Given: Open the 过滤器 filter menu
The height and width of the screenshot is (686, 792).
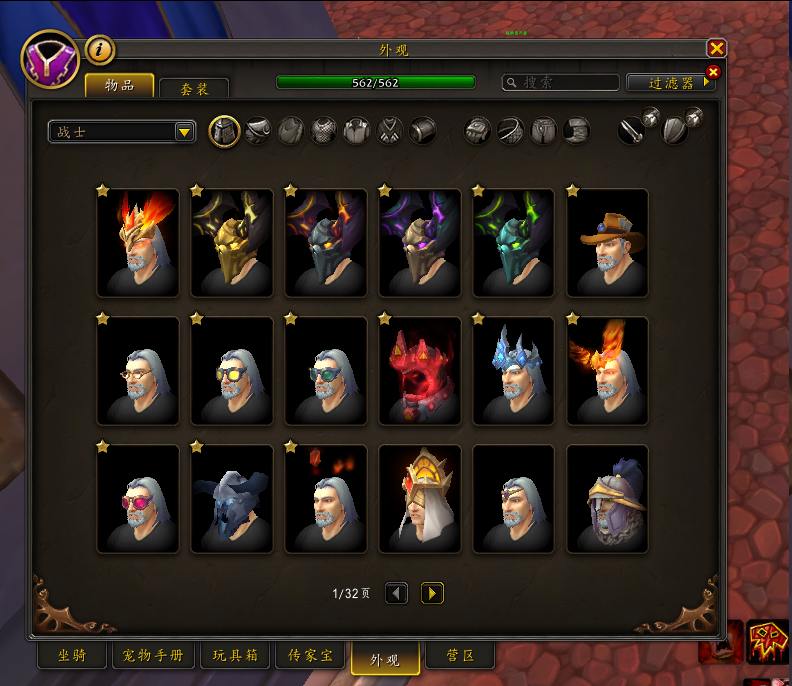Looking at the screenshot, I should [x=668, y=83].
